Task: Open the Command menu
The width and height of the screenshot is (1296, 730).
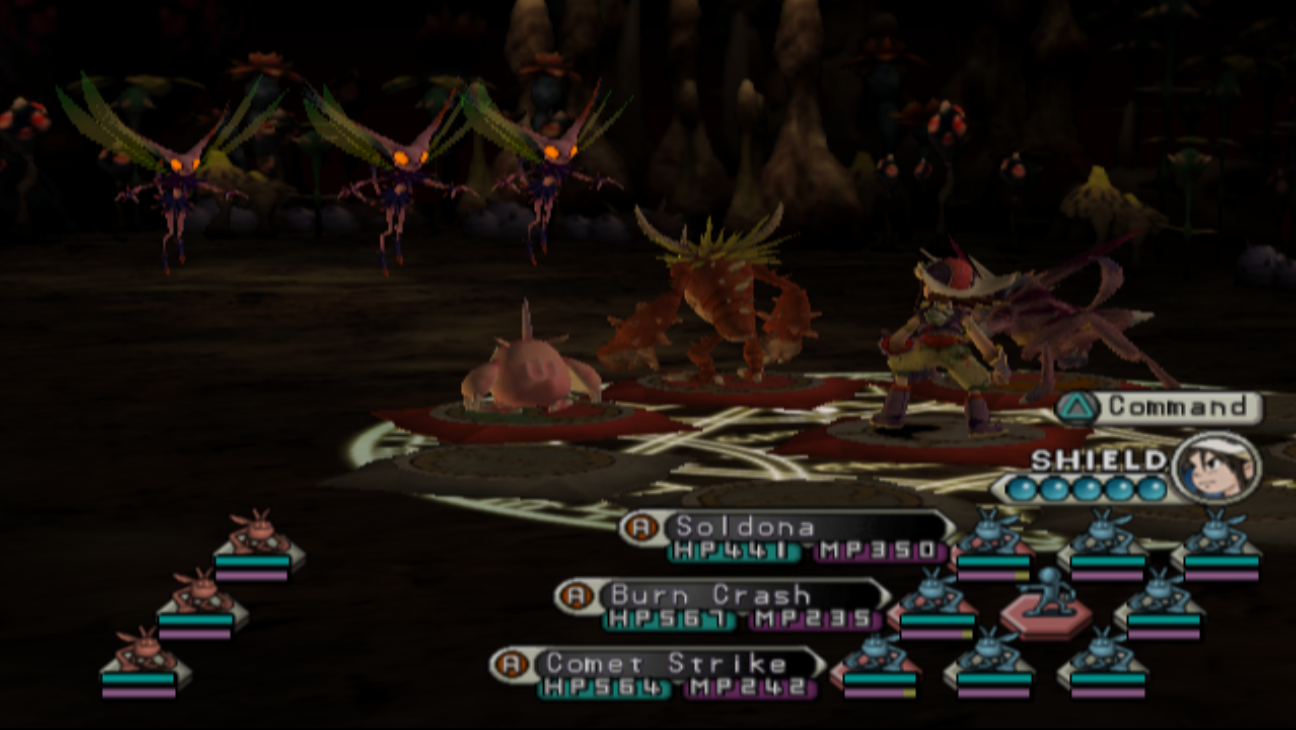Action: pos(1162,407)
